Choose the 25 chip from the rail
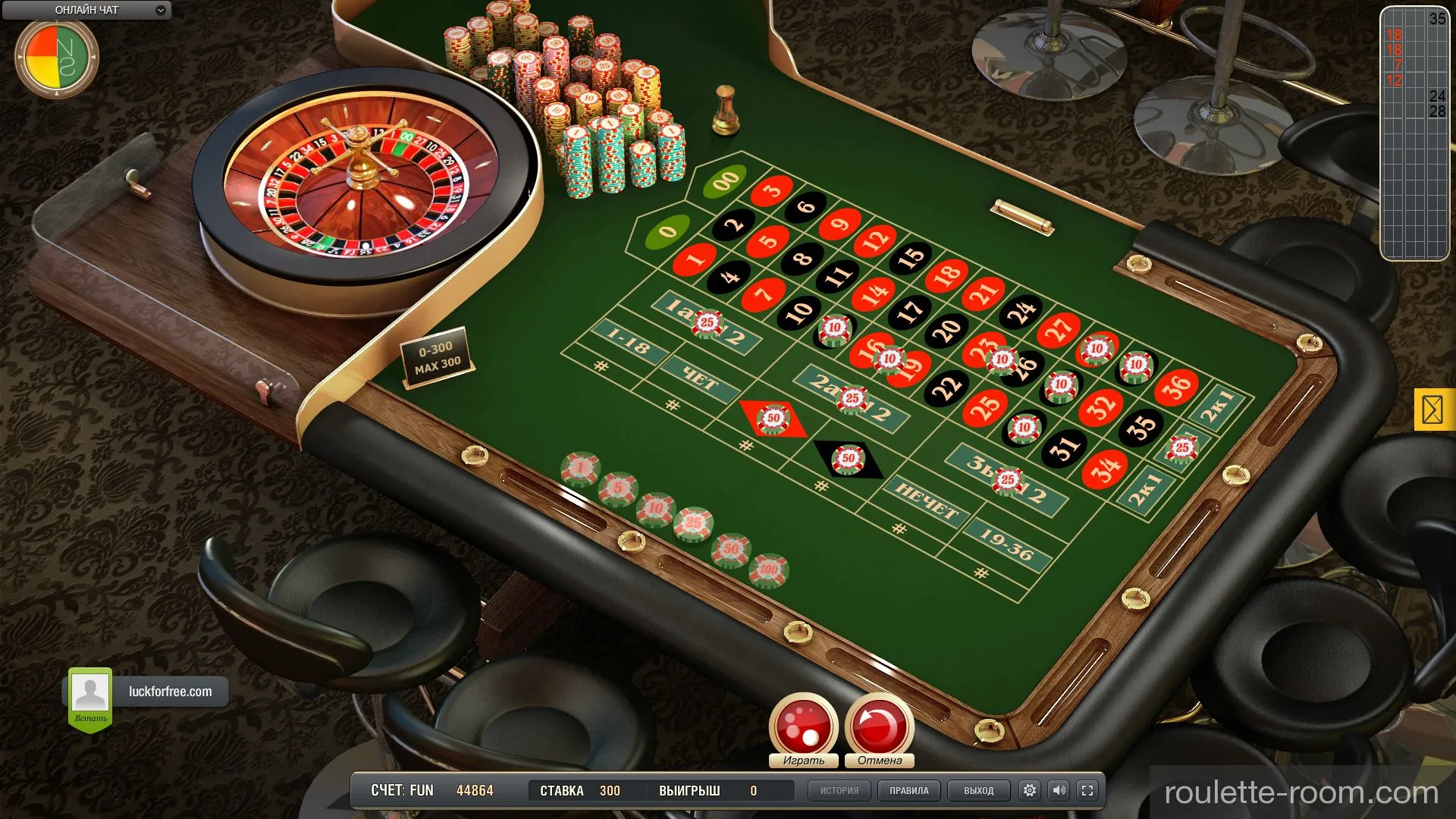Viewport: 1456px width, 819px height. point(693,523)
